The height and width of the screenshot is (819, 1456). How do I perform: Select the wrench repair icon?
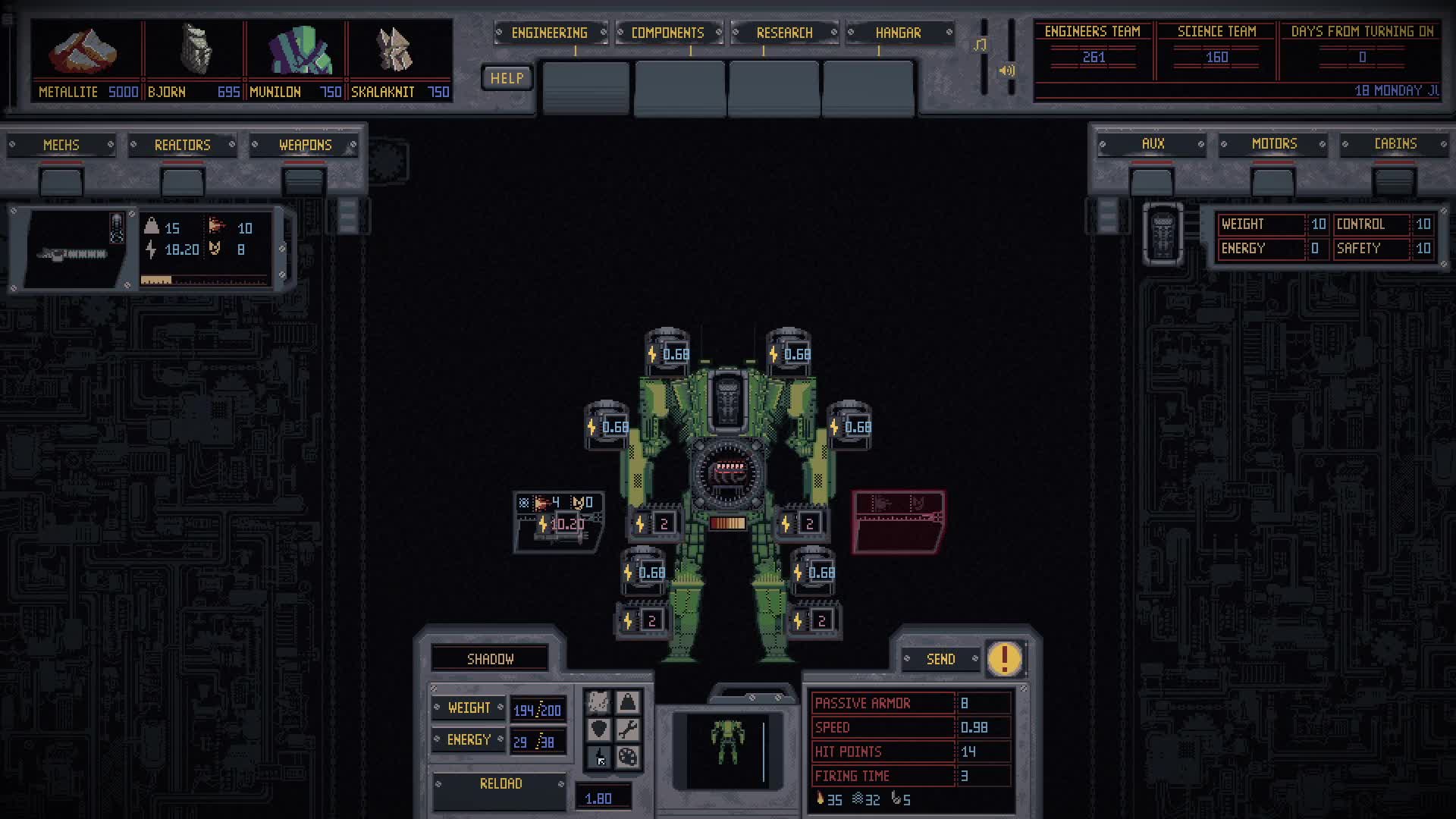(626, 728)
